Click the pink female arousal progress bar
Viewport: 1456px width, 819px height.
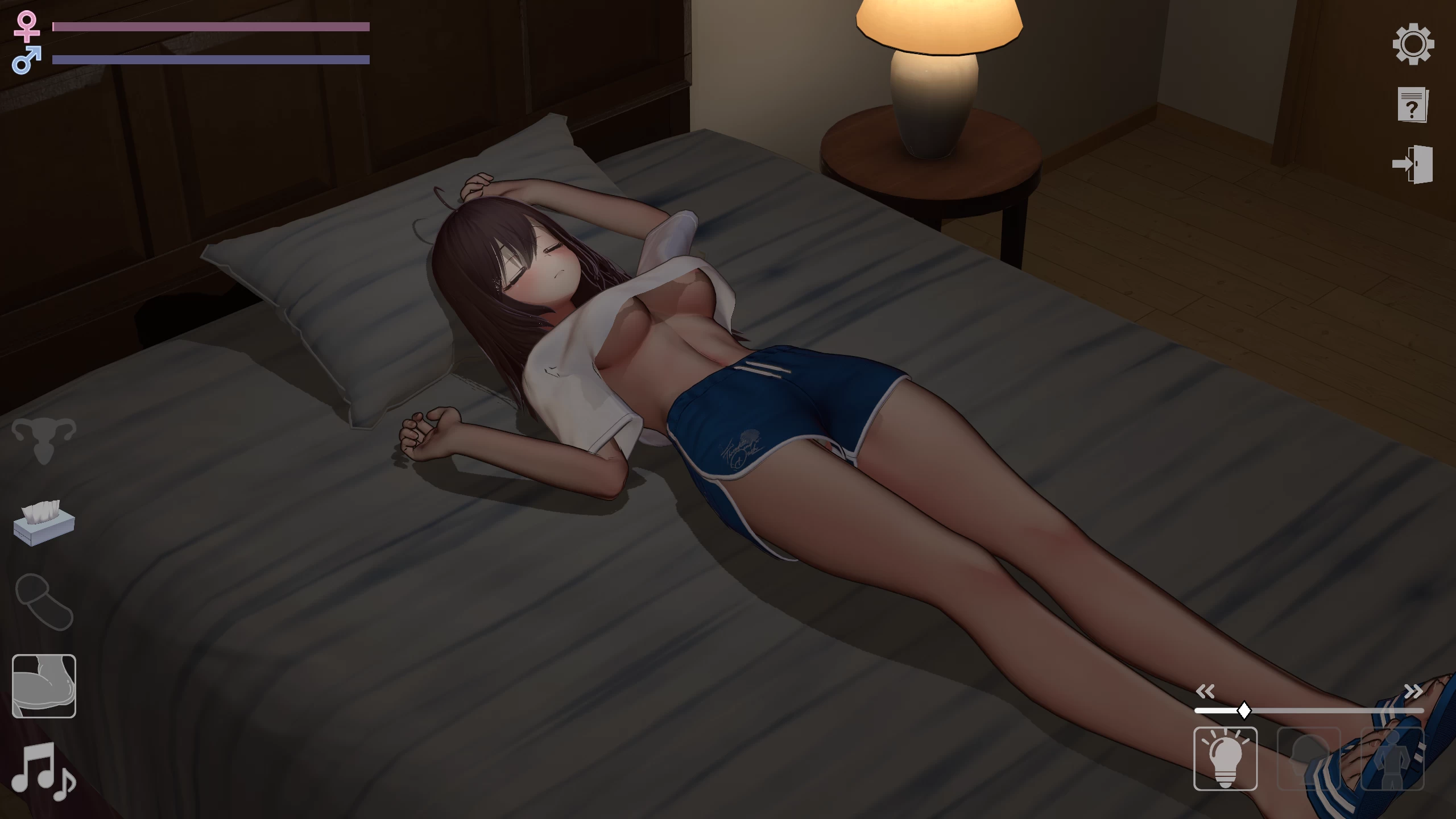[210, 26]
